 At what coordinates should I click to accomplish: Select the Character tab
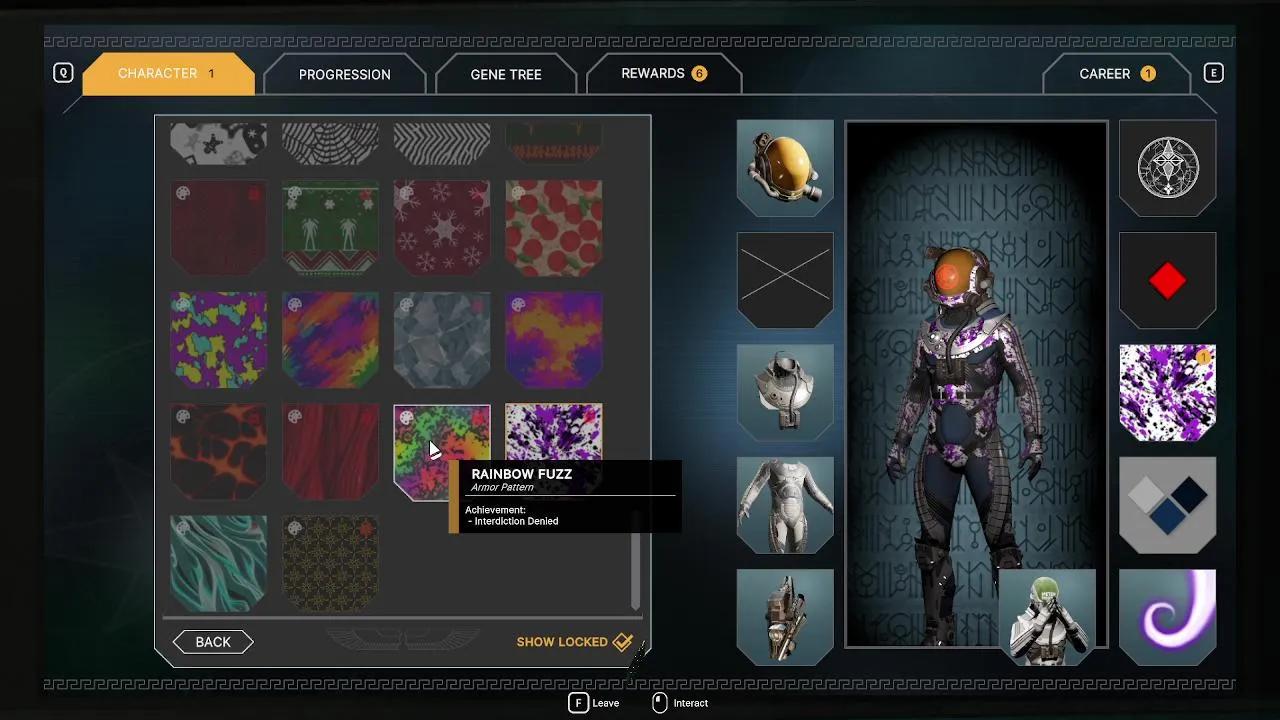pyautogui.click(x=167, y=74)
